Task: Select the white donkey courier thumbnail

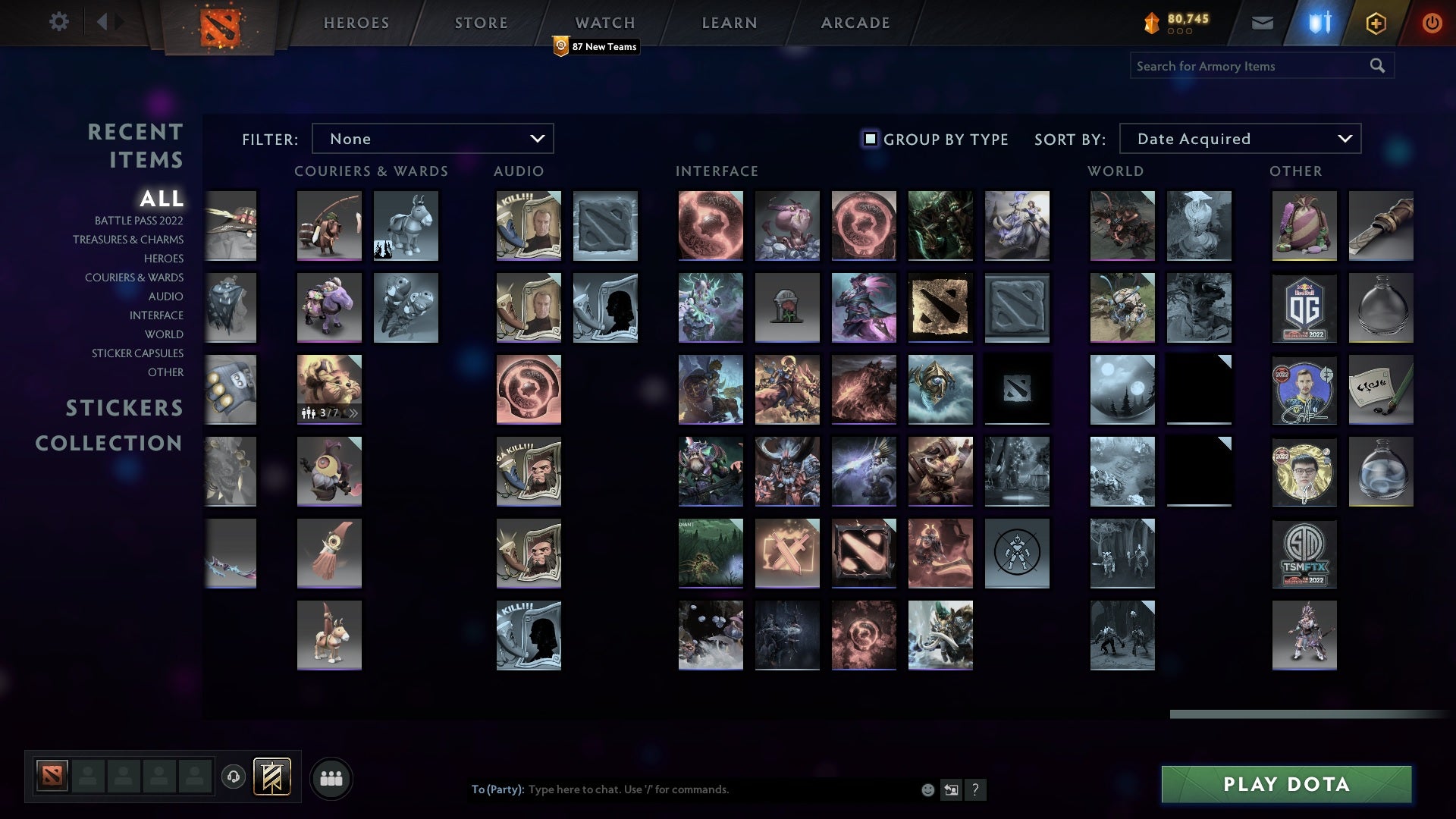Action: pos(406,225)
